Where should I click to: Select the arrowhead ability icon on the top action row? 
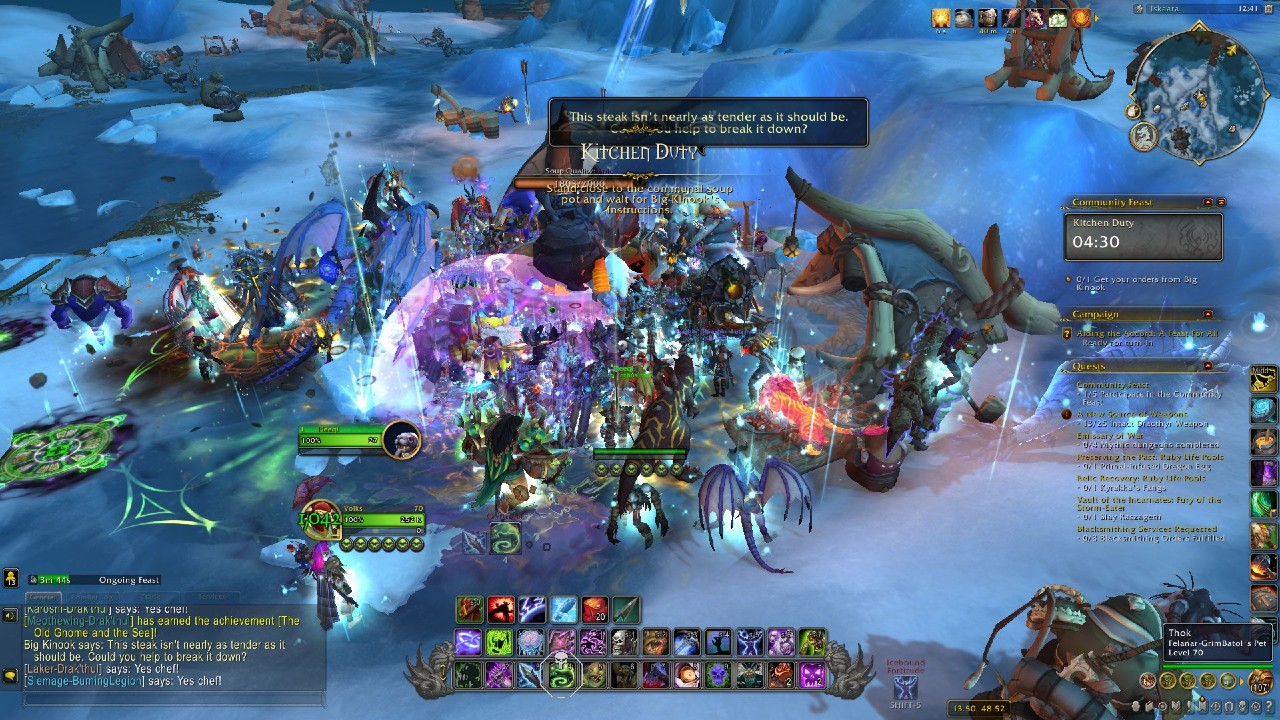(x=626, y=610)
